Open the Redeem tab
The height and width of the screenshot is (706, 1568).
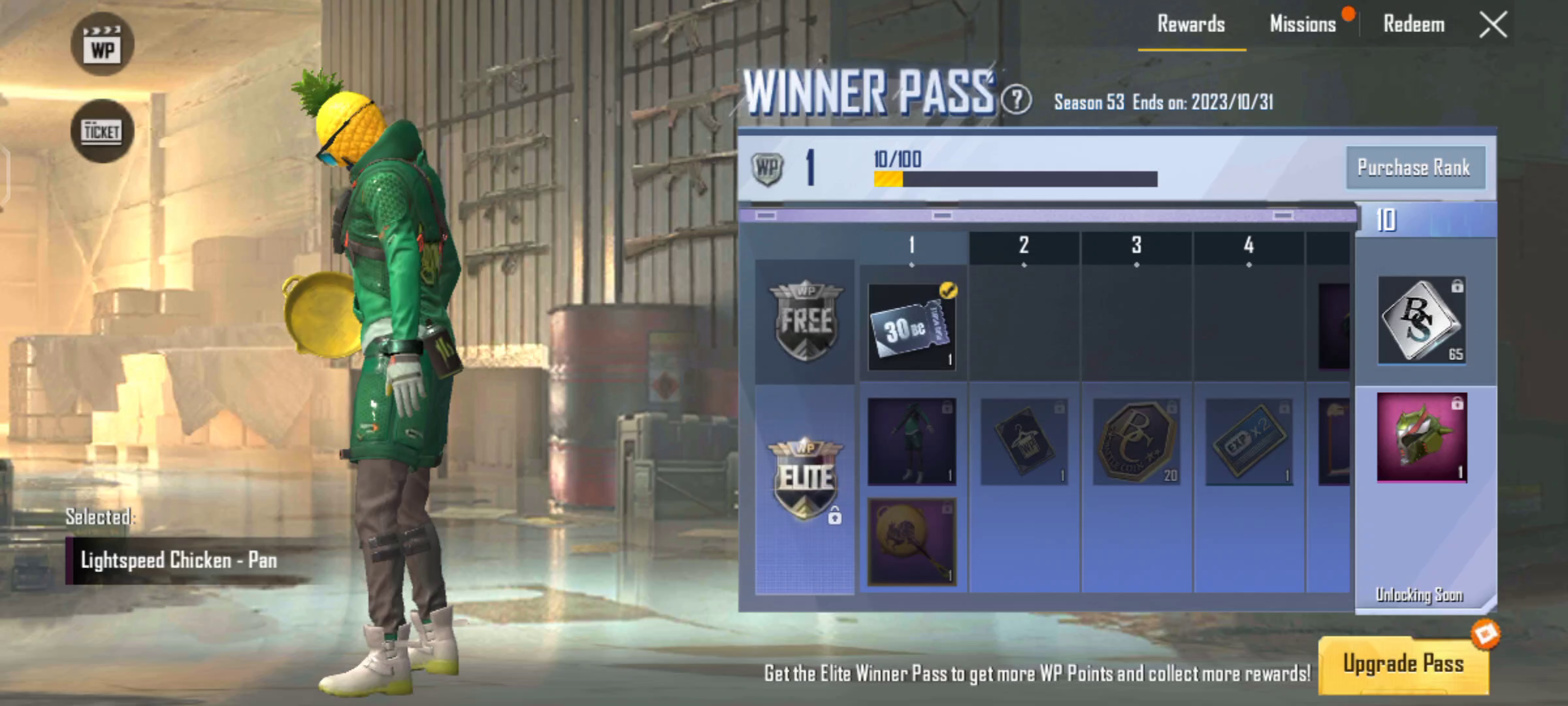pyautogui.click(x=1413, y=24)
